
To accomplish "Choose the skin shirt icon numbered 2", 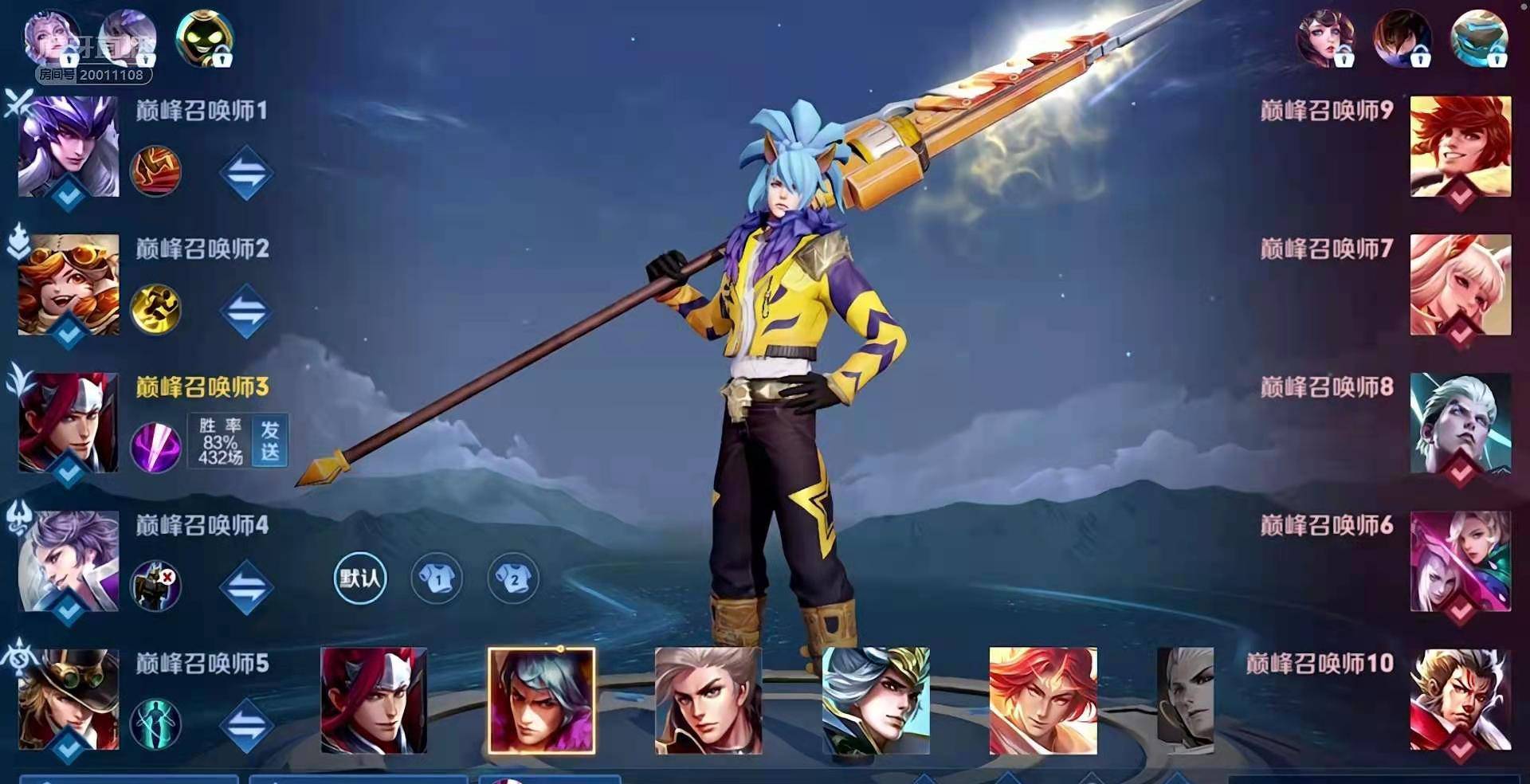I will (512, 578).
